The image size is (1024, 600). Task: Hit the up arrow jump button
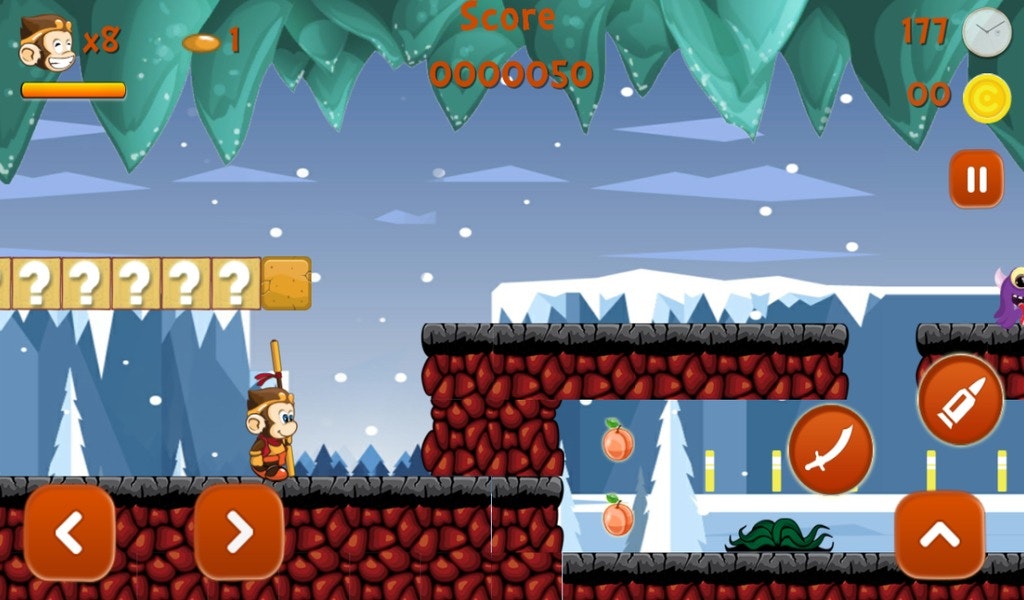939,535
